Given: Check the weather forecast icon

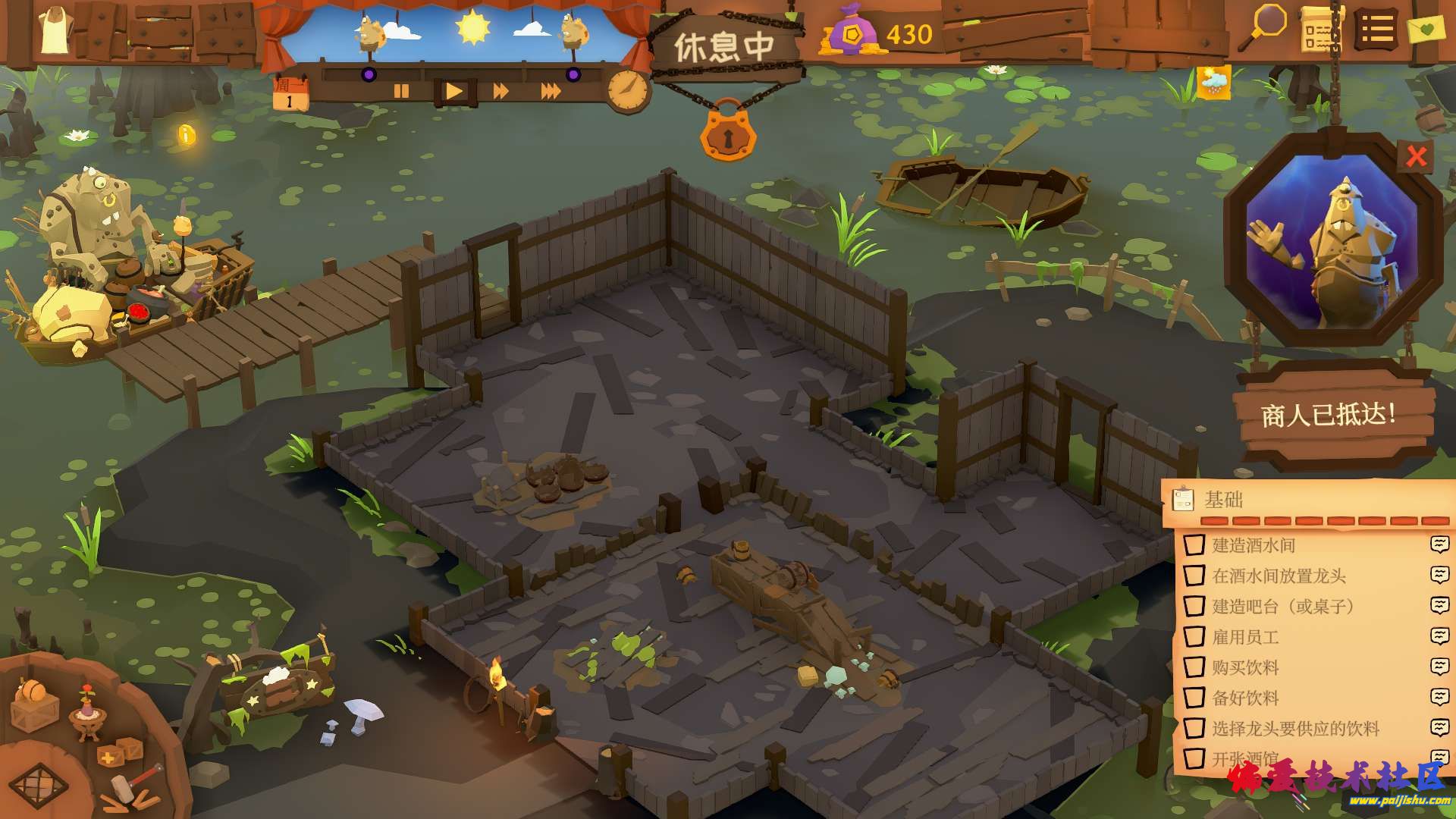Looking at the screenshot, I should click(x=1213, y=82).
